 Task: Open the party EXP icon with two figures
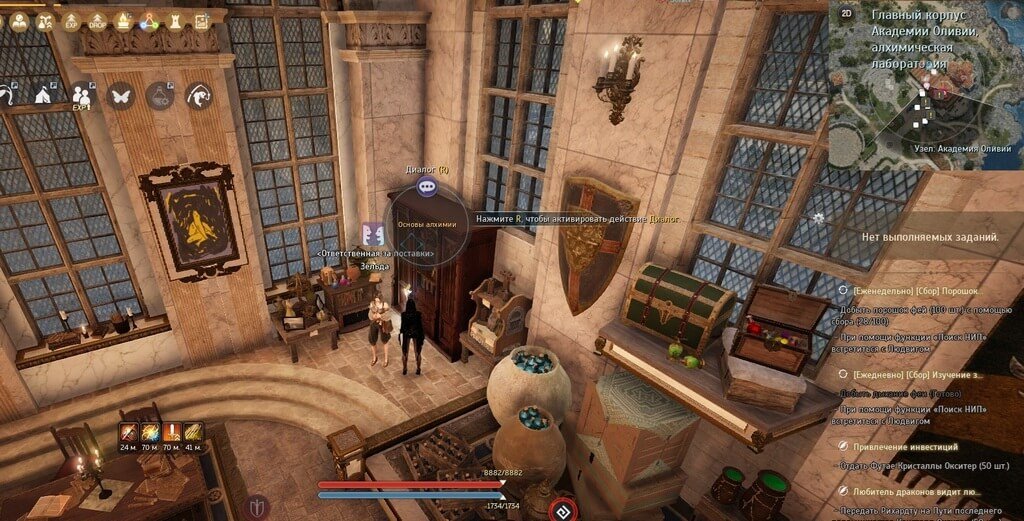pyautogui.click(x=82, y=96)
